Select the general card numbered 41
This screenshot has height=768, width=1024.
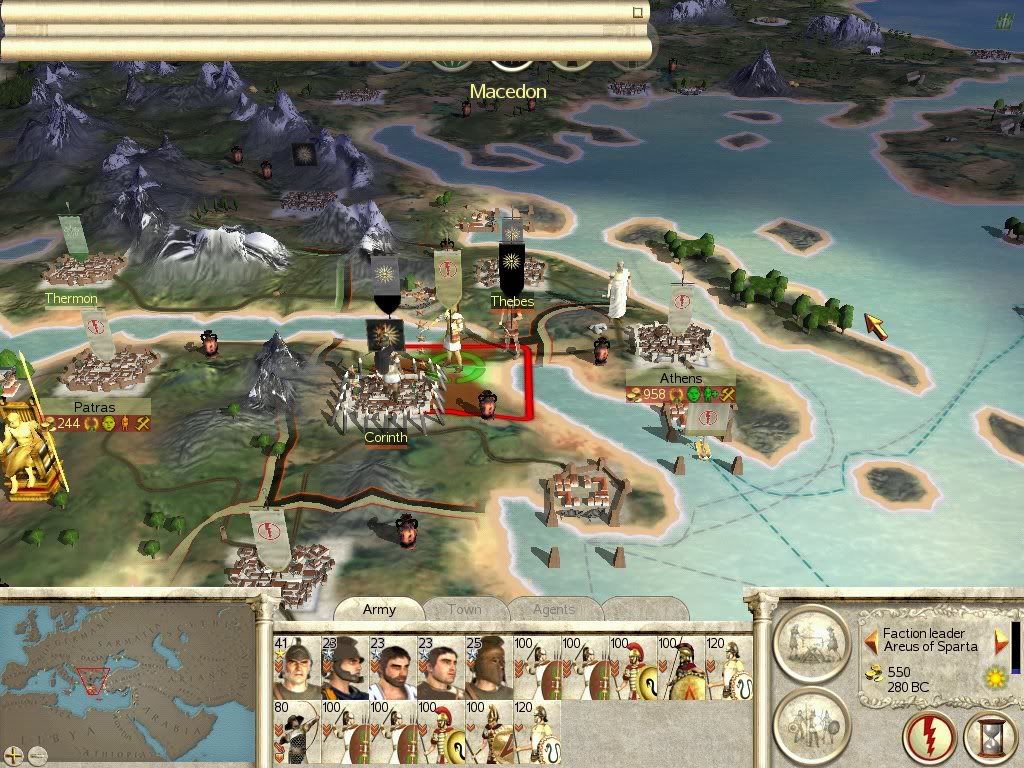pos(297,667)
